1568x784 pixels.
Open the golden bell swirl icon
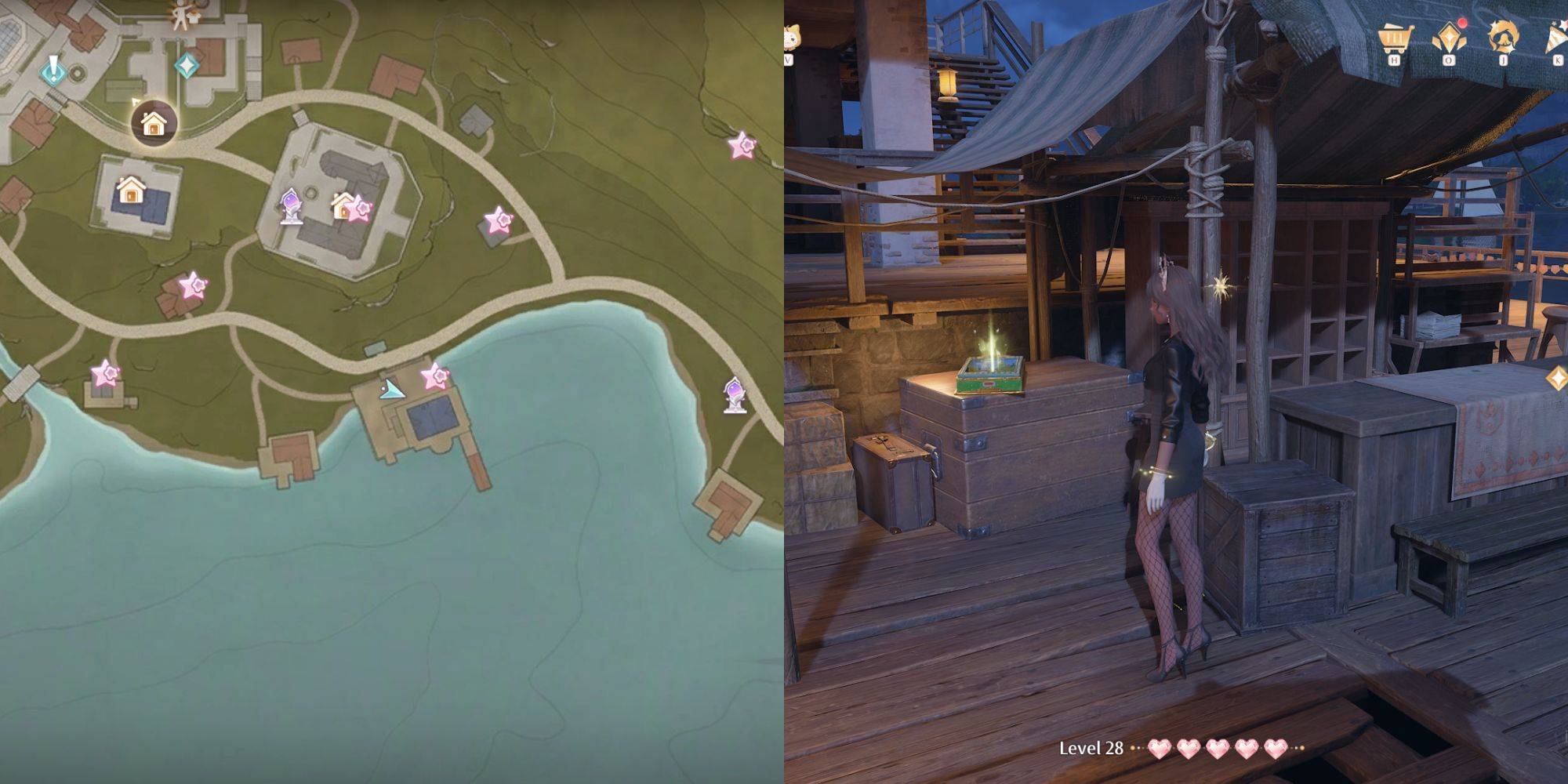(x=1503, y=38)
